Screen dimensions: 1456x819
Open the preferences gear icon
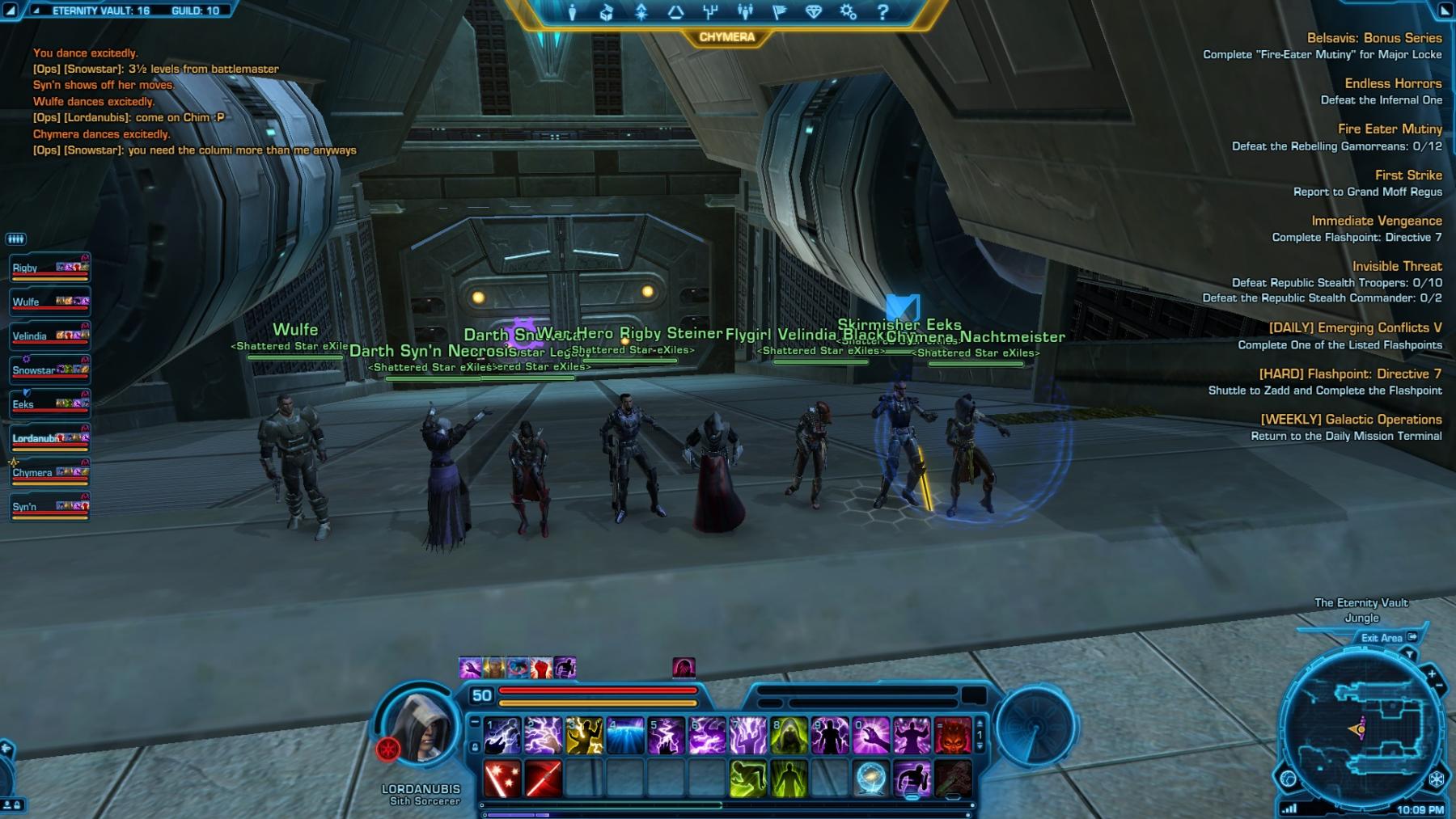coord(848,12)
